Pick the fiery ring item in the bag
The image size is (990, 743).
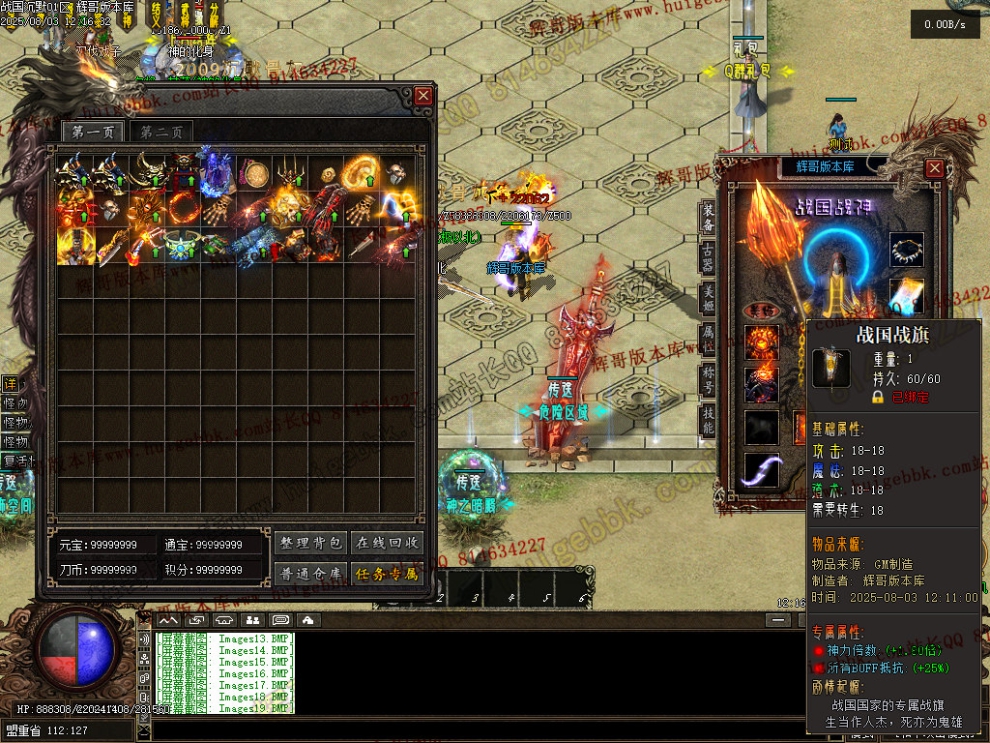point(183,209)
